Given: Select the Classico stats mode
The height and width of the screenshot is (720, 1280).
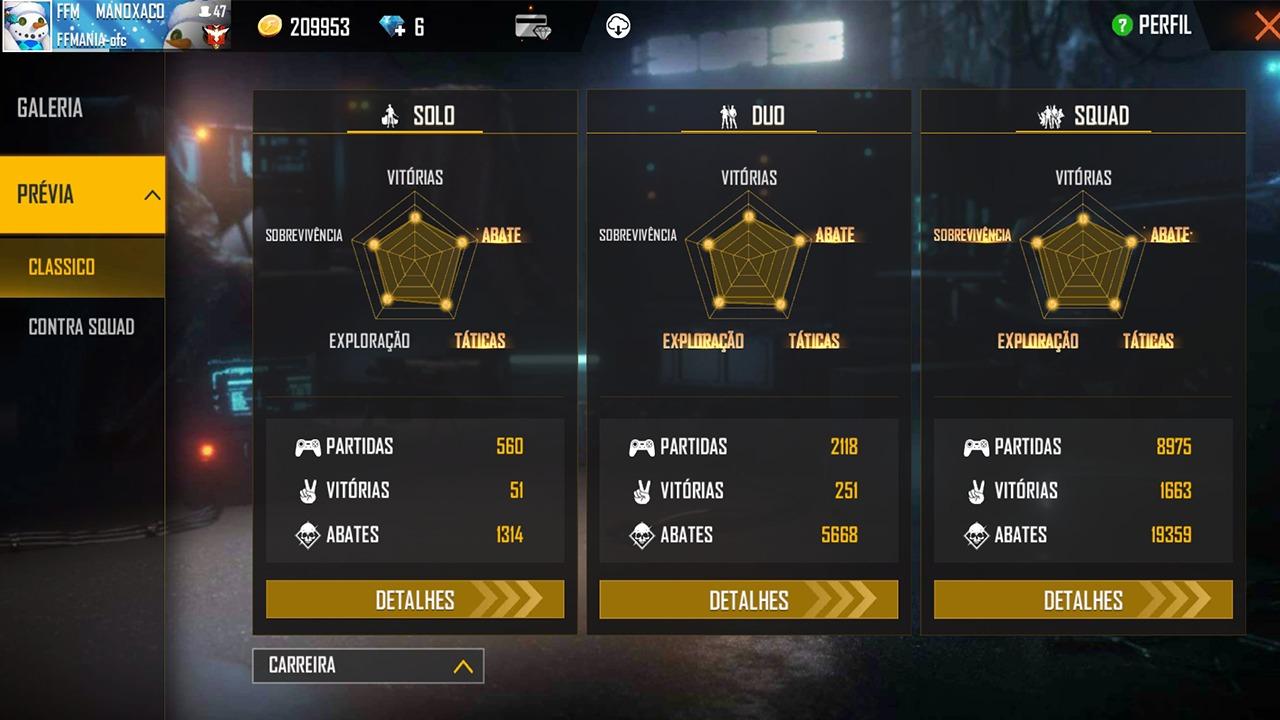Looking at the screenshot, I should tap(62, 267).
